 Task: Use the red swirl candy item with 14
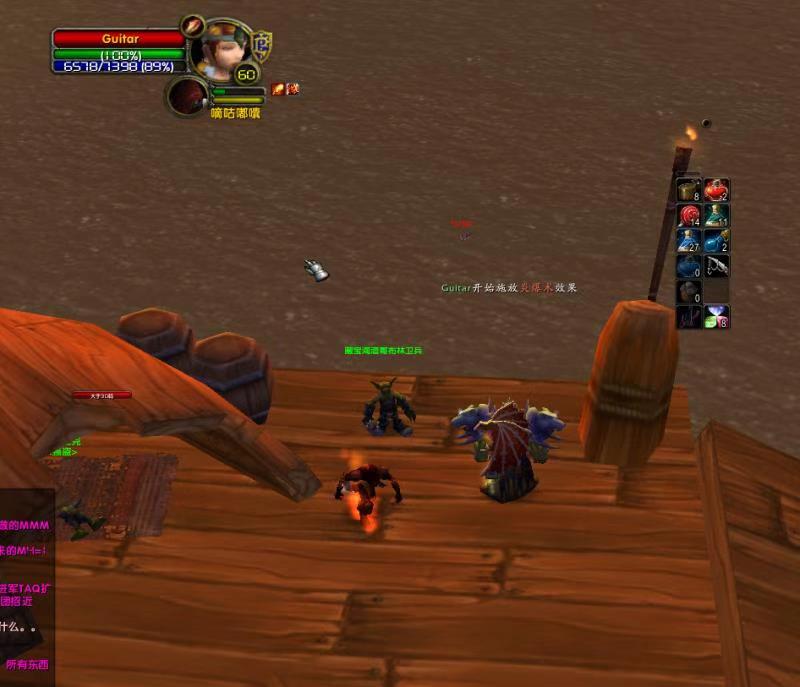click(689, 215)
